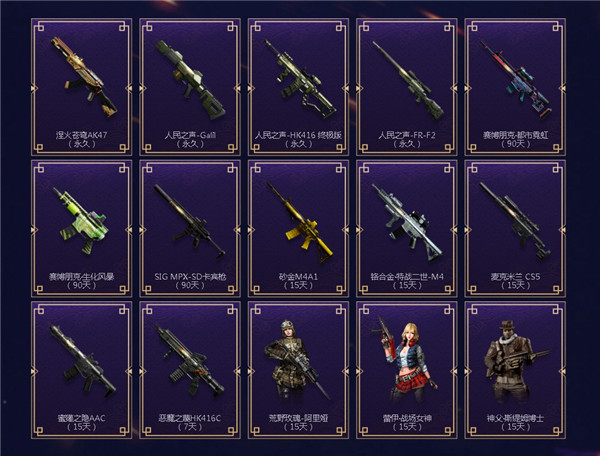Select the 人民之声-FR-F2 sniper card

pyautogui.click(x=407, y=85)
